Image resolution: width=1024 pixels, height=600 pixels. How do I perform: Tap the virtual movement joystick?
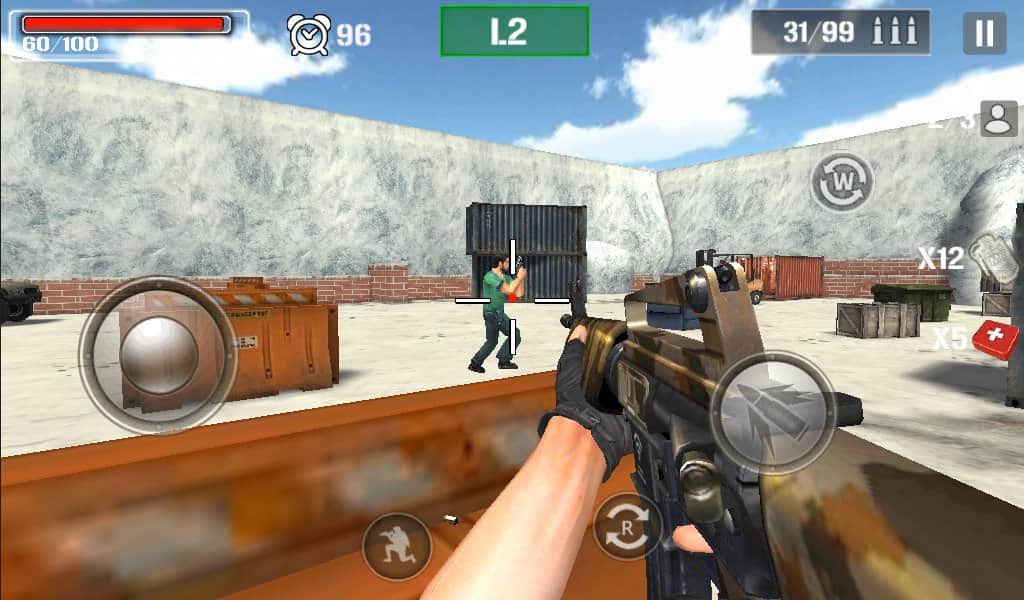pyautogui.click(x=158, y=355)
